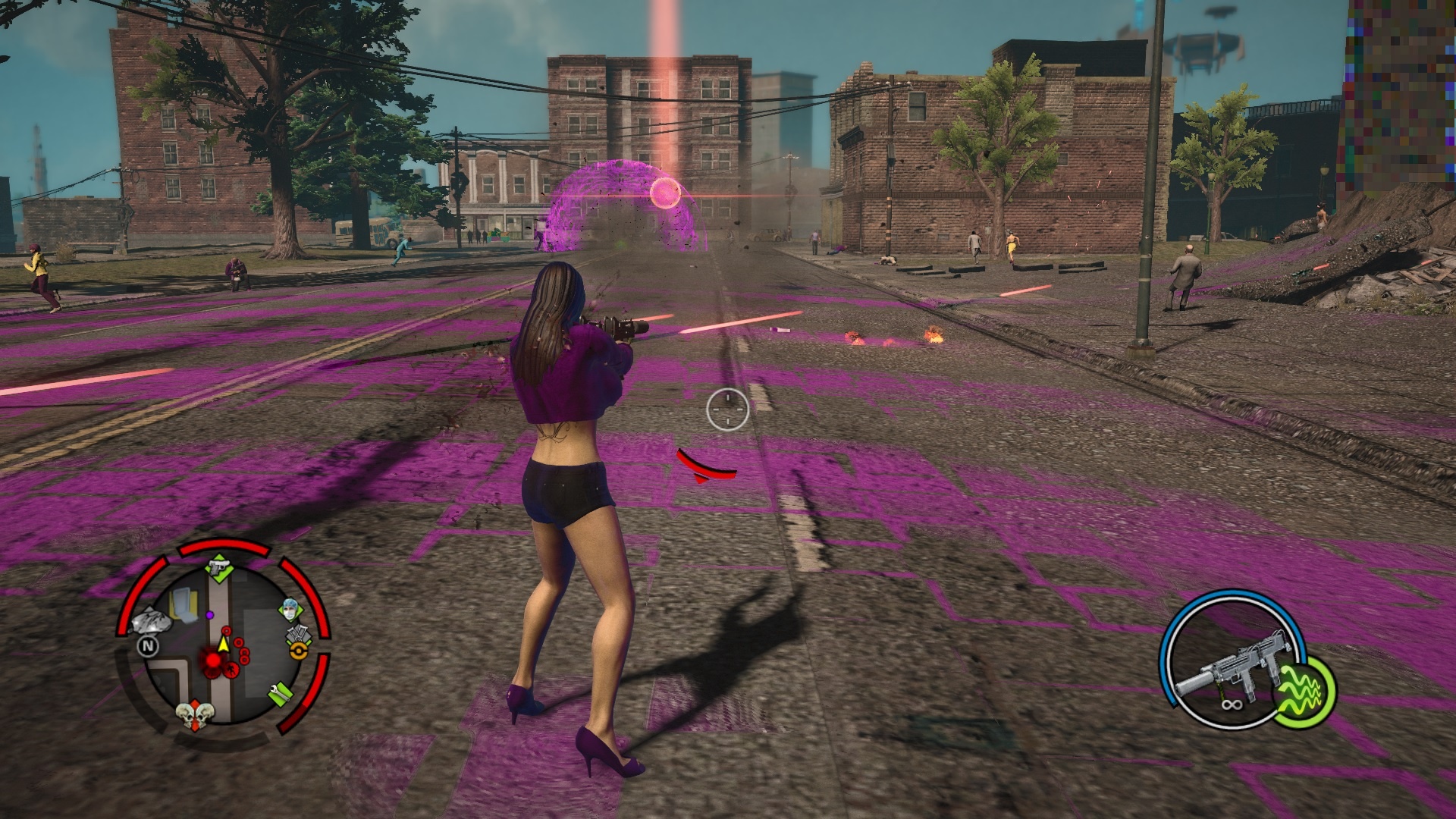The width and height of the screenshot is (1456, 819).
Task: Click the pistol gun store marker on minimap
Action: [x=219, y=568]
